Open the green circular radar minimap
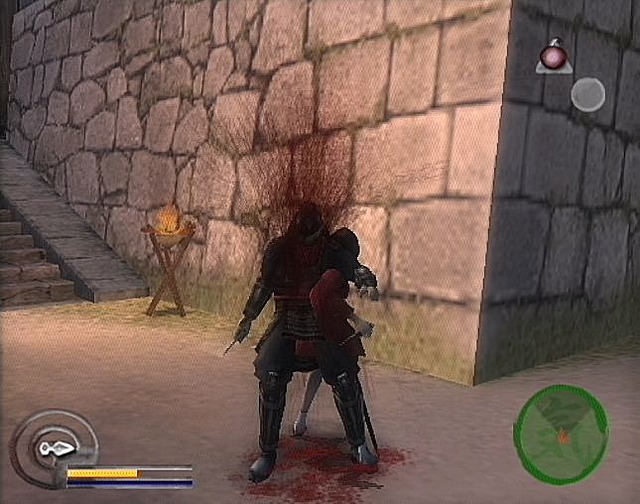 tap(561, 434)
